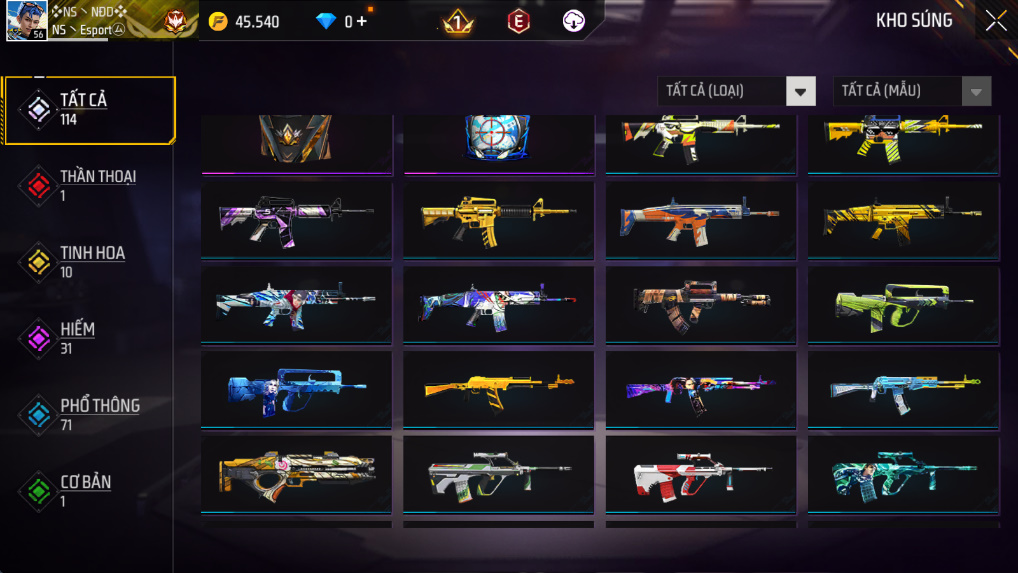1018x573 pixels.
Task: Open the red E hexagon badge
Action: tap(518, 21)
